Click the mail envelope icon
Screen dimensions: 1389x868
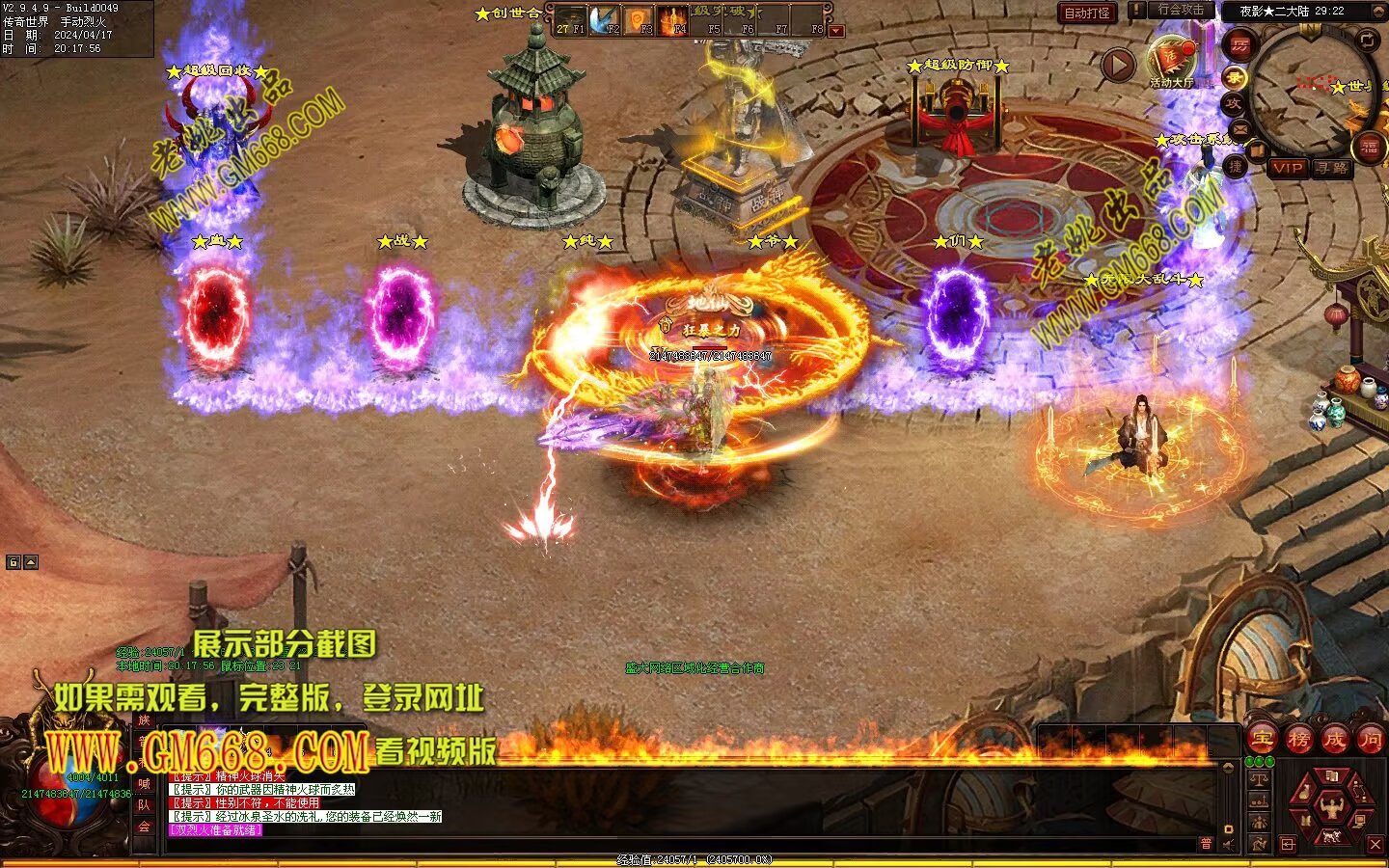click(1240, 128)
